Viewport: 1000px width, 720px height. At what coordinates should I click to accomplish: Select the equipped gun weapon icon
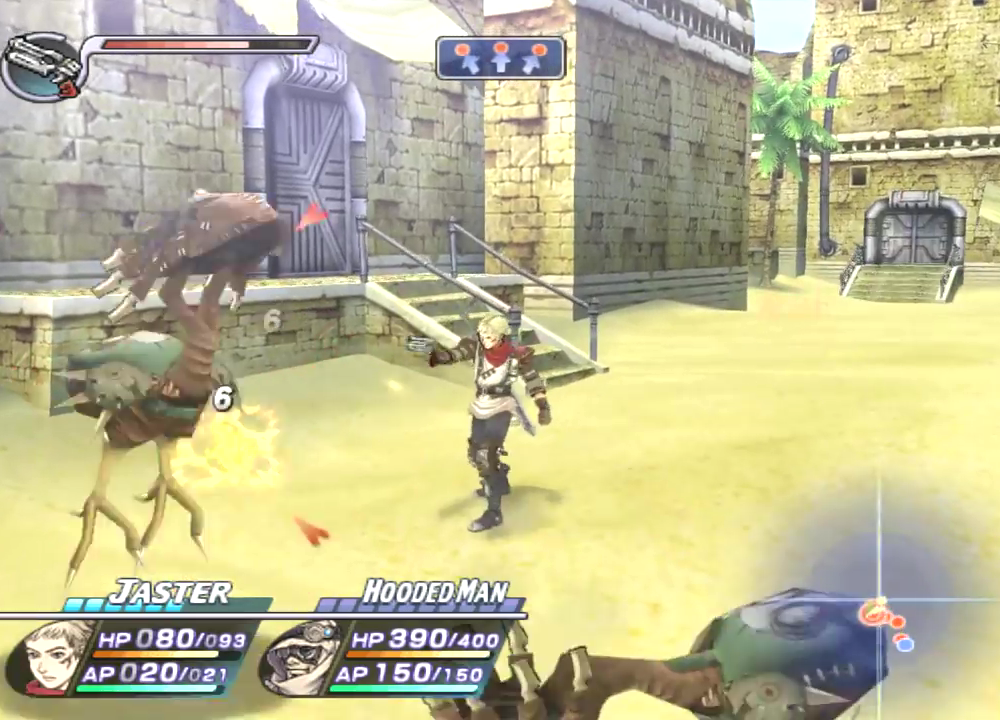(x=44, y=66)
